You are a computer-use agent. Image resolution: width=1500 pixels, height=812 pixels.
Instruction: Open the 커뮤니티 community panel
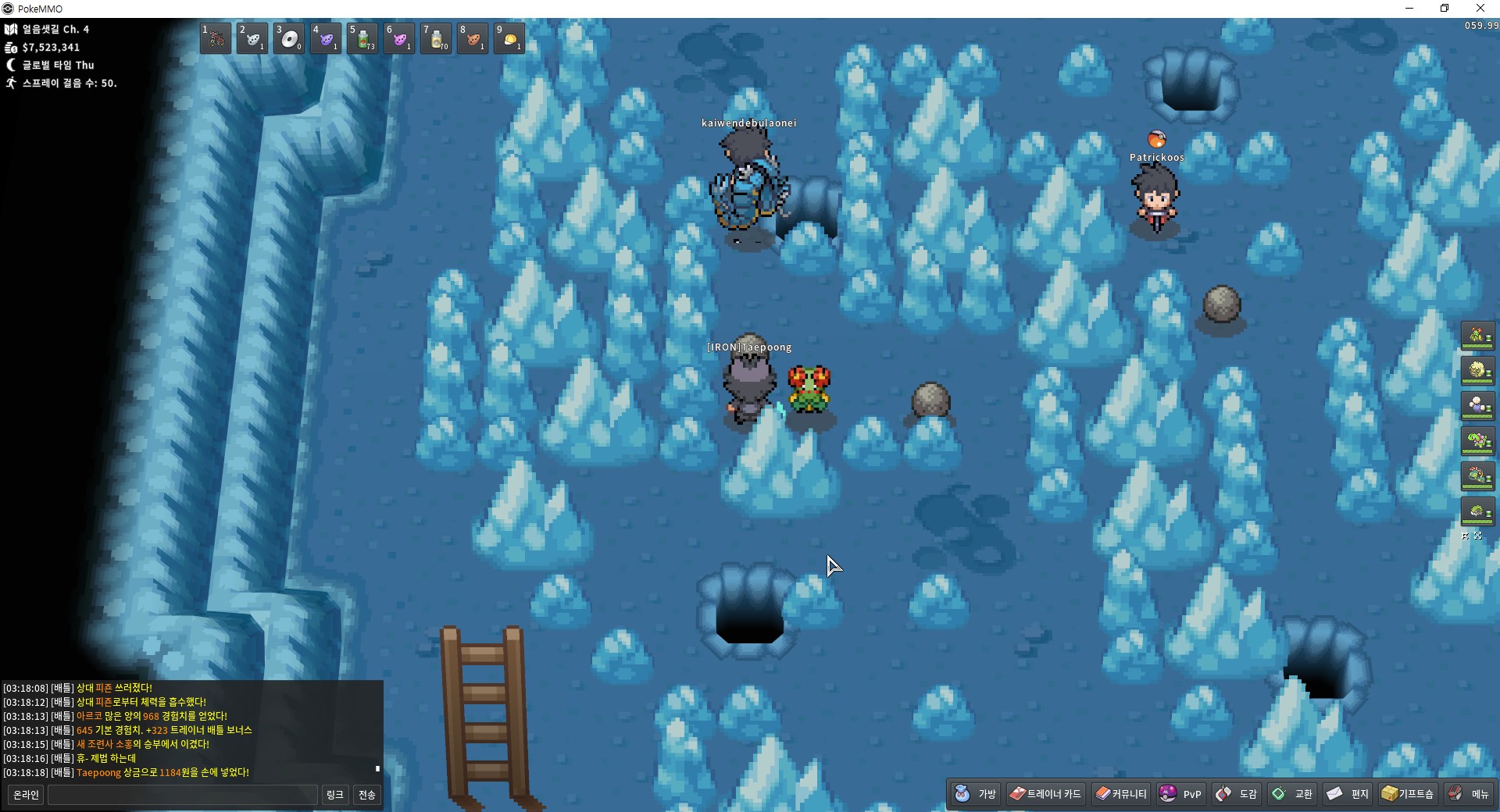click(1121, 794)
